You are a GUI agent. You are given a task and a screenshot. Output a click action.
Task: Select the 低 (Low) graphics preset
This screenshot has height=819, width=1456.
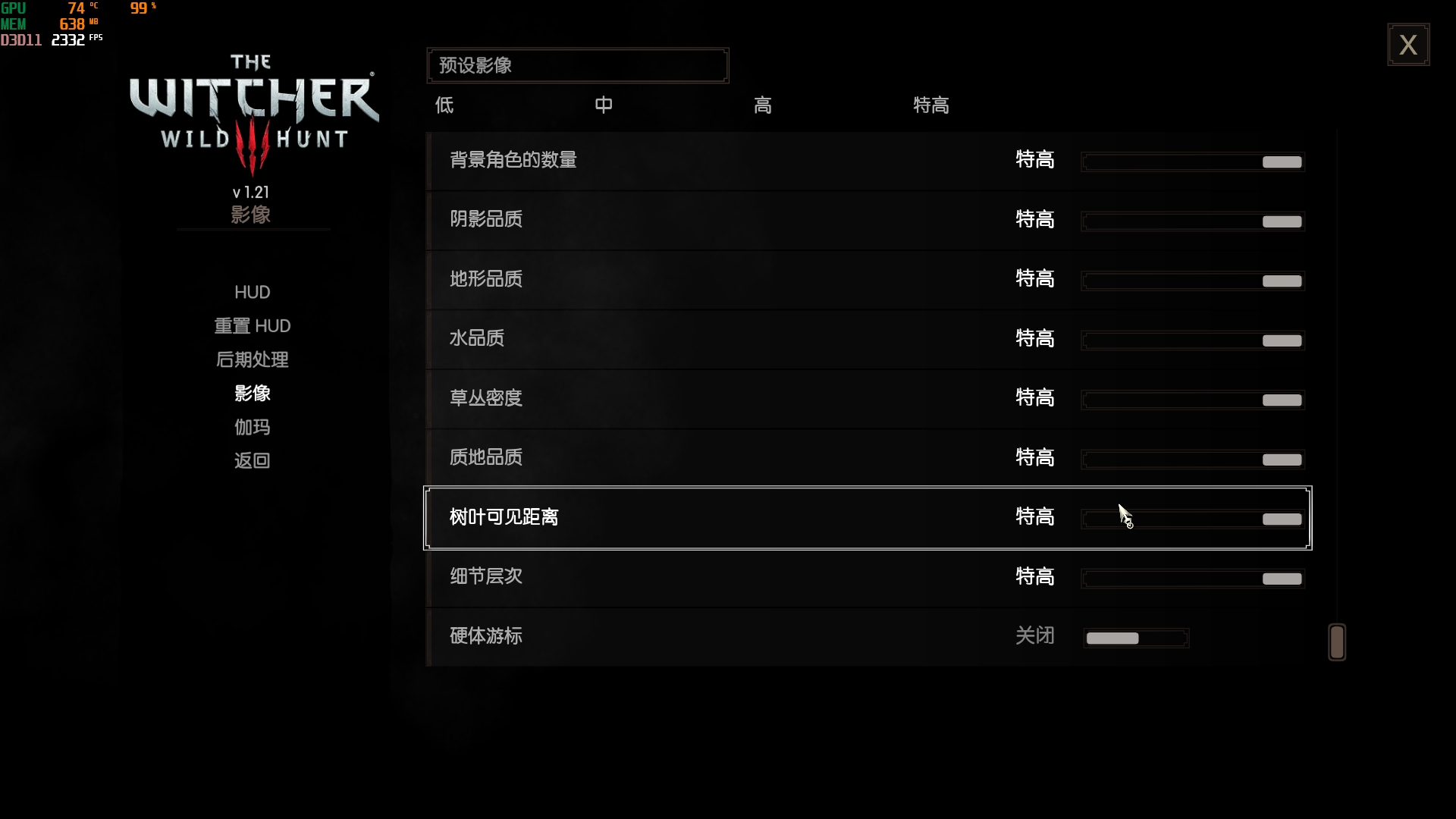tap(444, 105)
